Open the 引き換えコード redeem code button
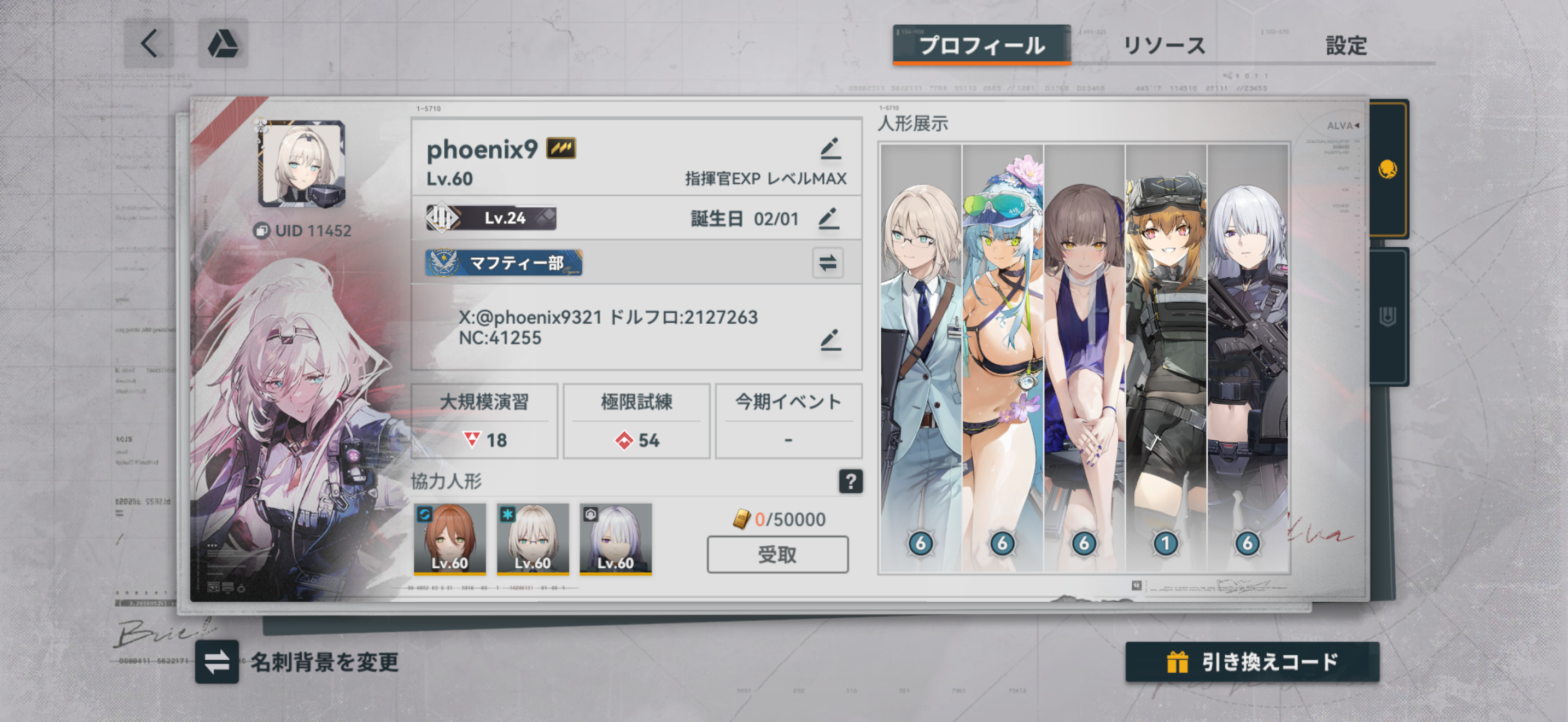Viewport: 1568px width, 722px height. click(x=1252, y=662)
